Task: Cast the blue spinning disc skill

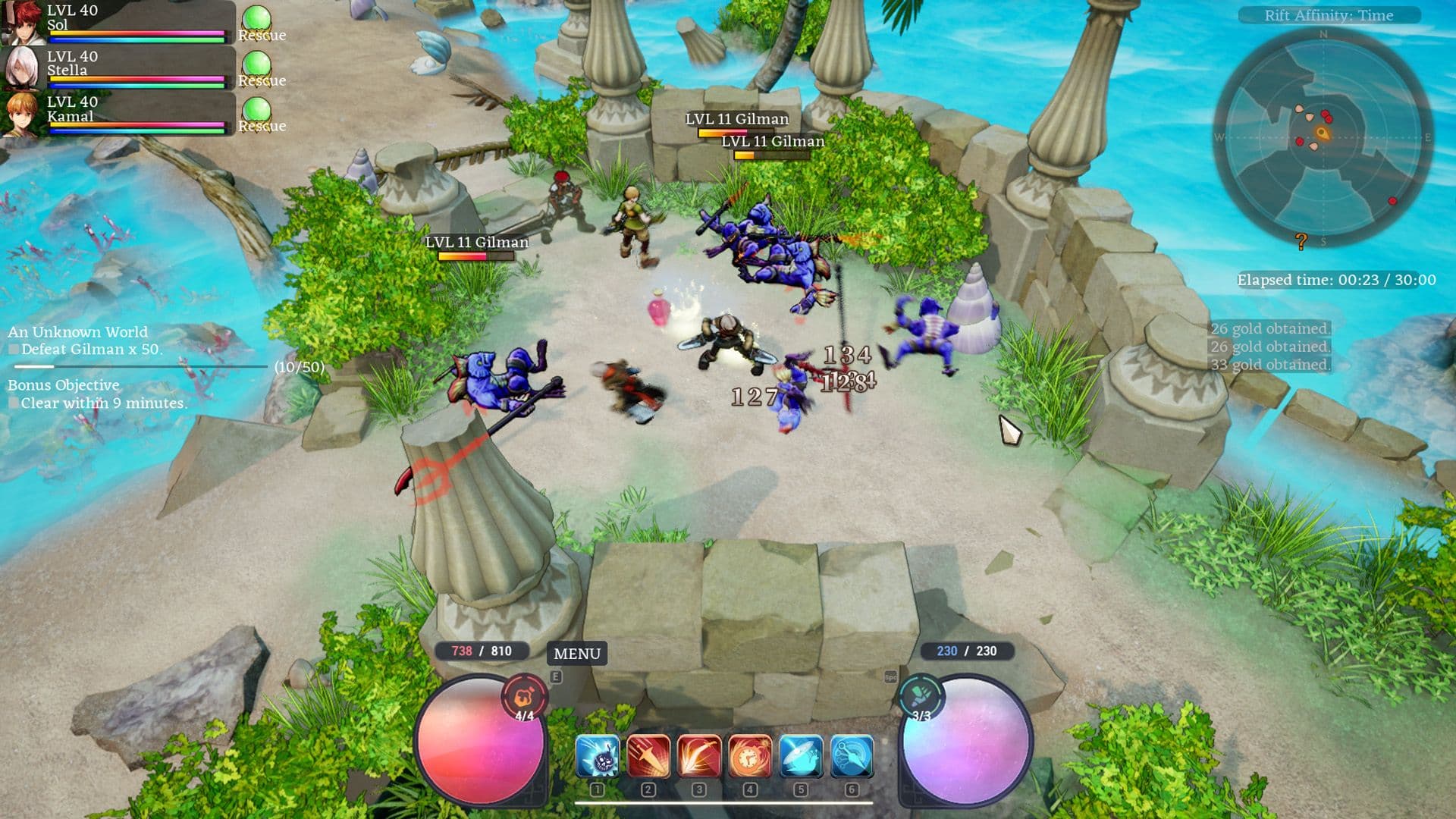Action: coord(801,757)
